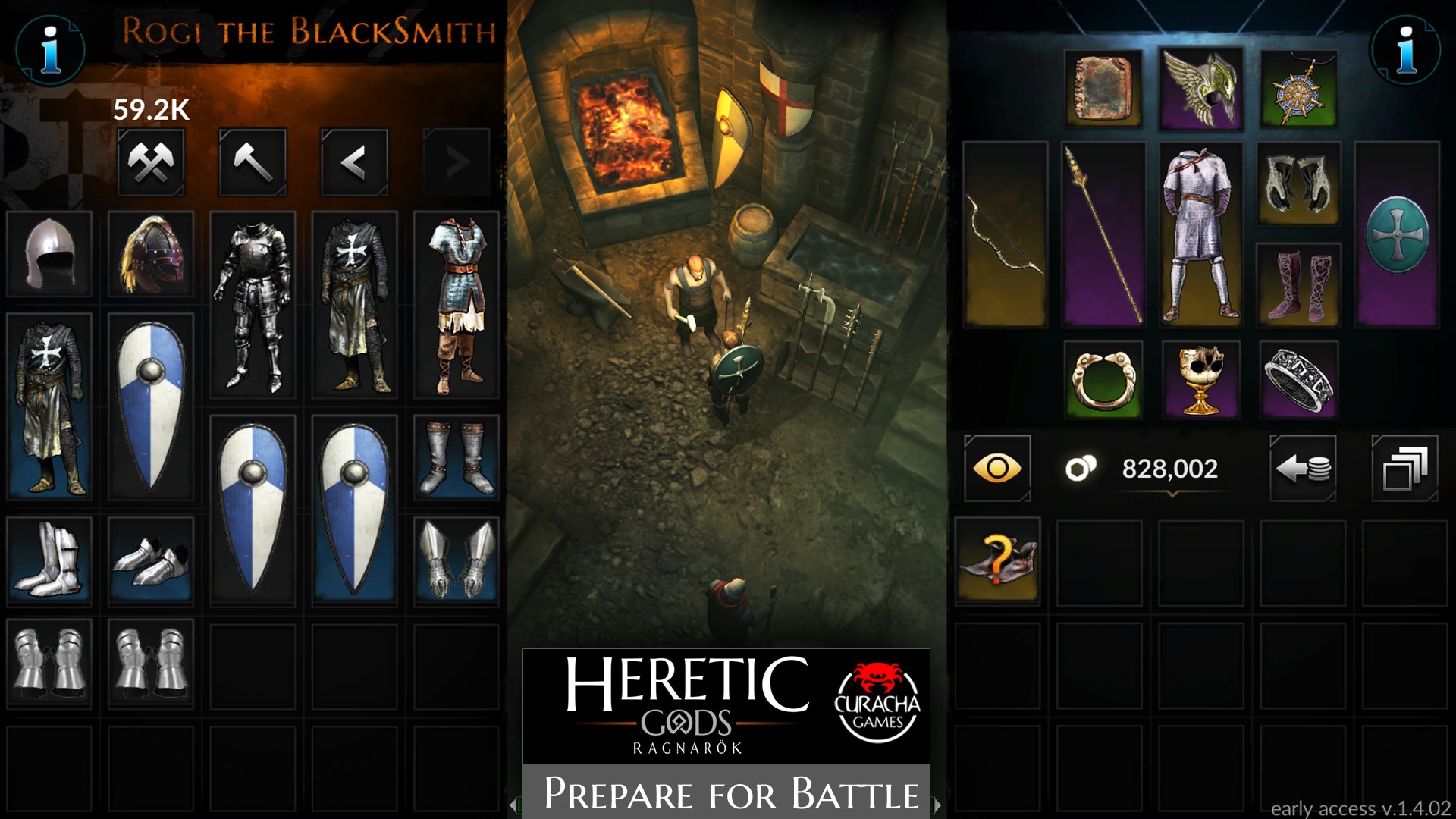Select the equipped winged helmet slot

pos(1201,89)
